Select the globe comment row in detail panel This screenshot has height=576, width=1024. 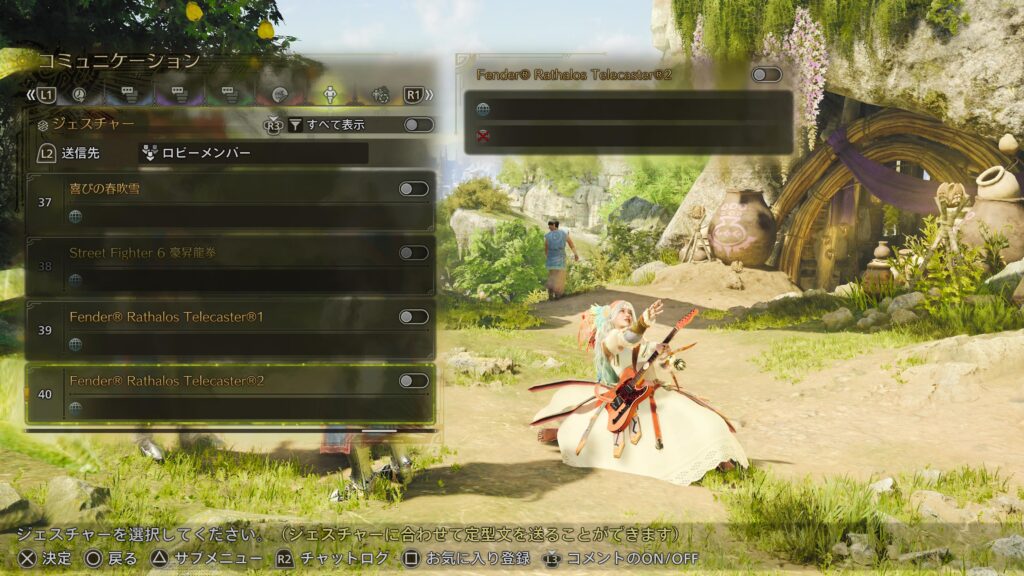pos(628,109)
